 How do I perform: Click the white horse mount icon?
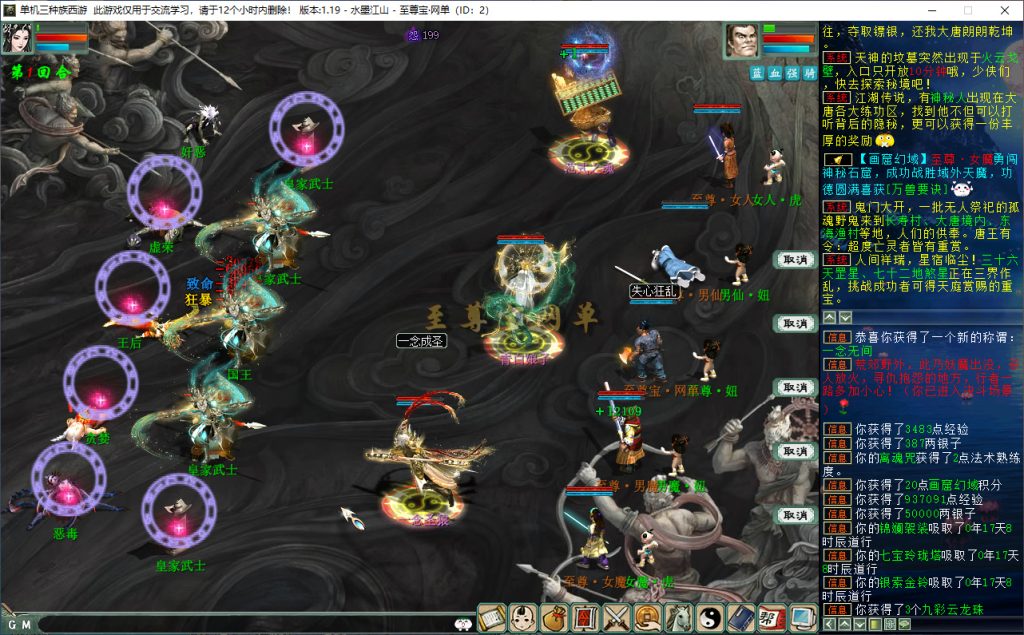click(x=679, y=618)
